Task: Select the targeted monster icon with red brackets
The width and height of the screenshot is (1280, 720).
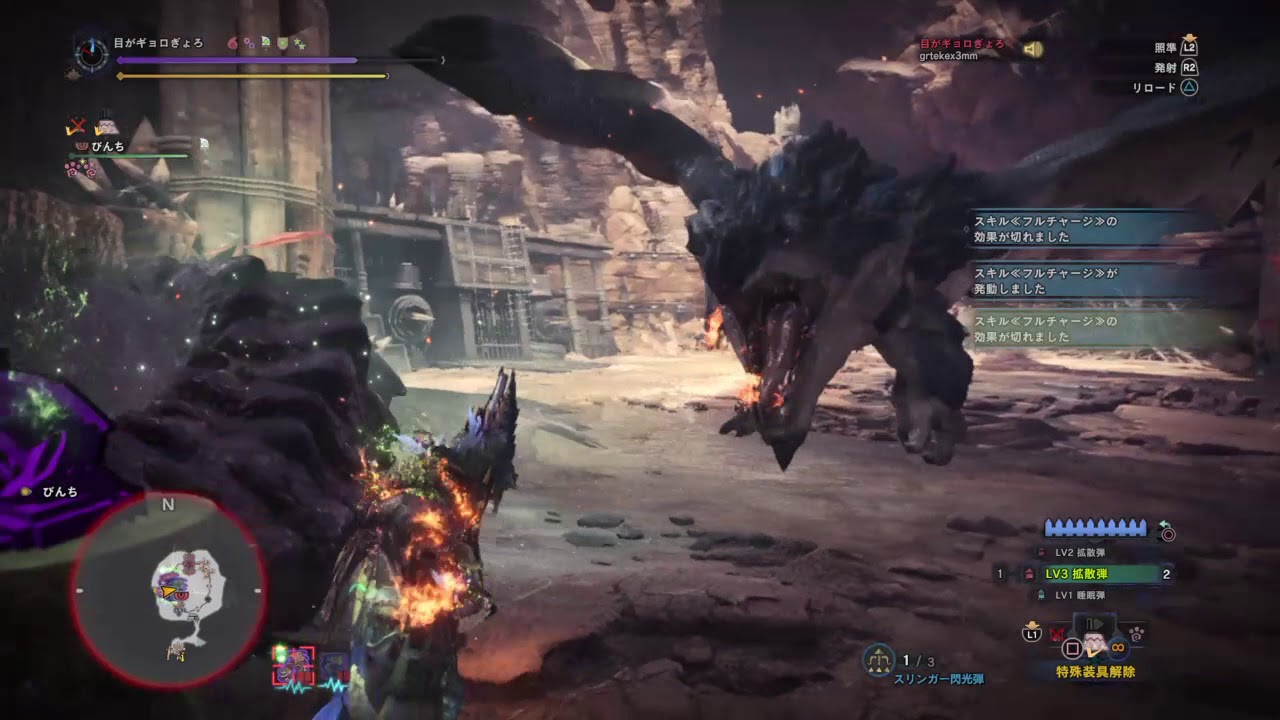Action: 293,664
